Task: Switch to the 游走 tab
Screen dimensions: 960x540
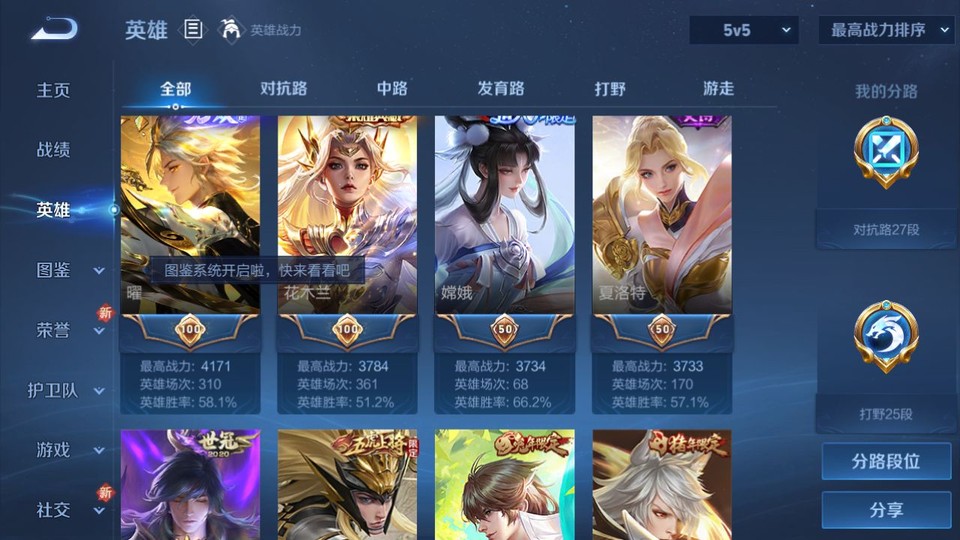Action: click(718, 88)
